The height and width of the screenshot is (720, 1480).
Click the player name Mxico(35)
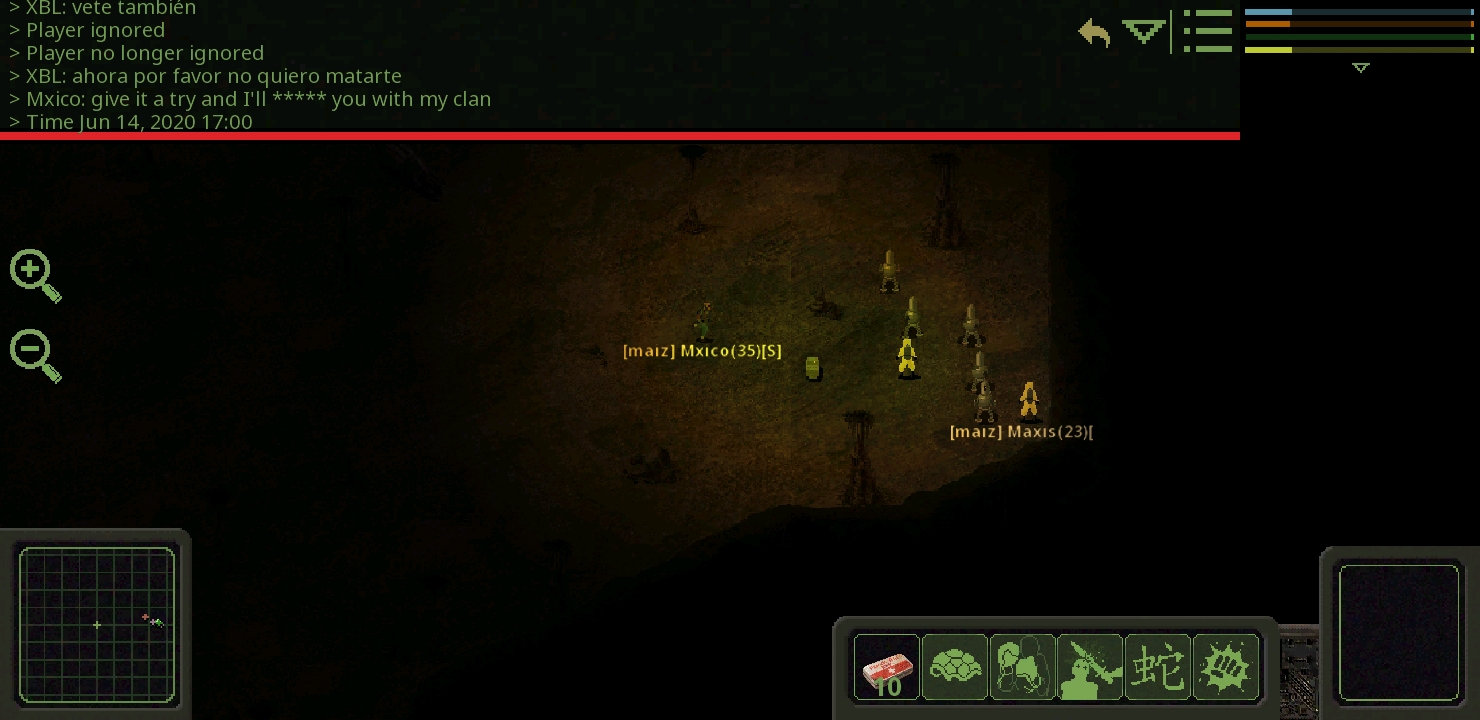point(703,351)
